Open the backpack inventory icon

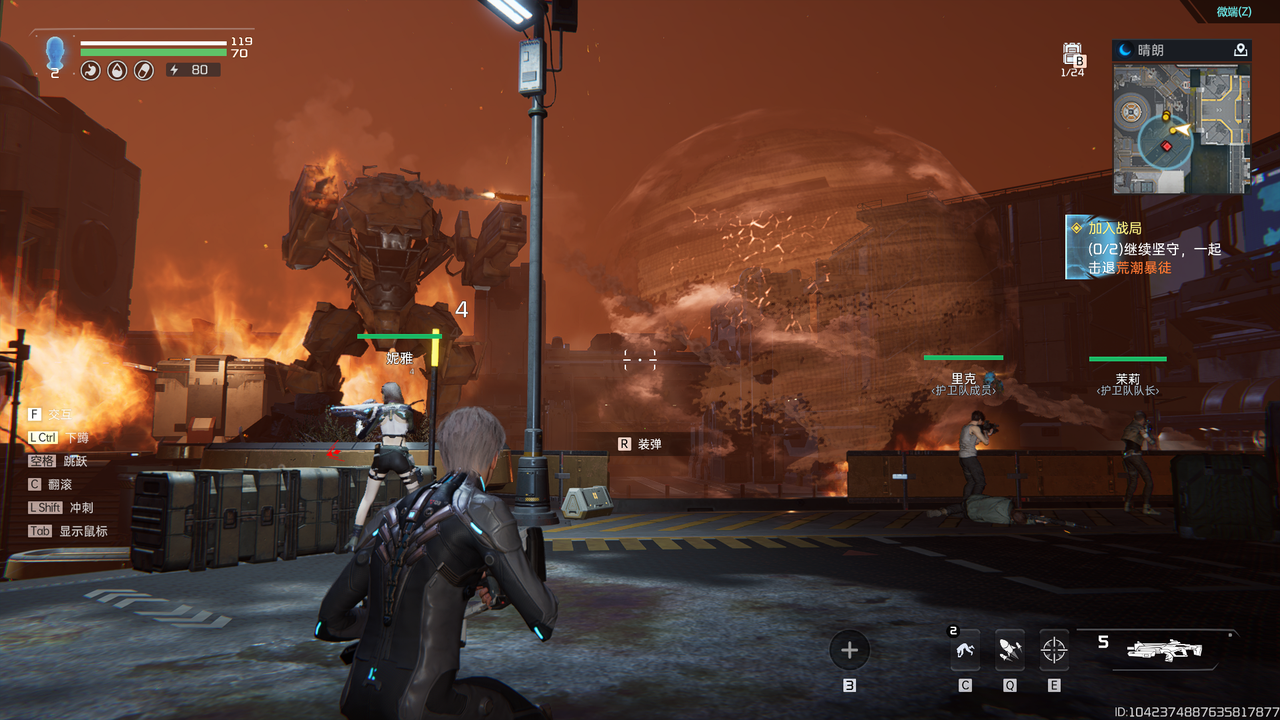pyautogui.click(x=1072, y=55)
